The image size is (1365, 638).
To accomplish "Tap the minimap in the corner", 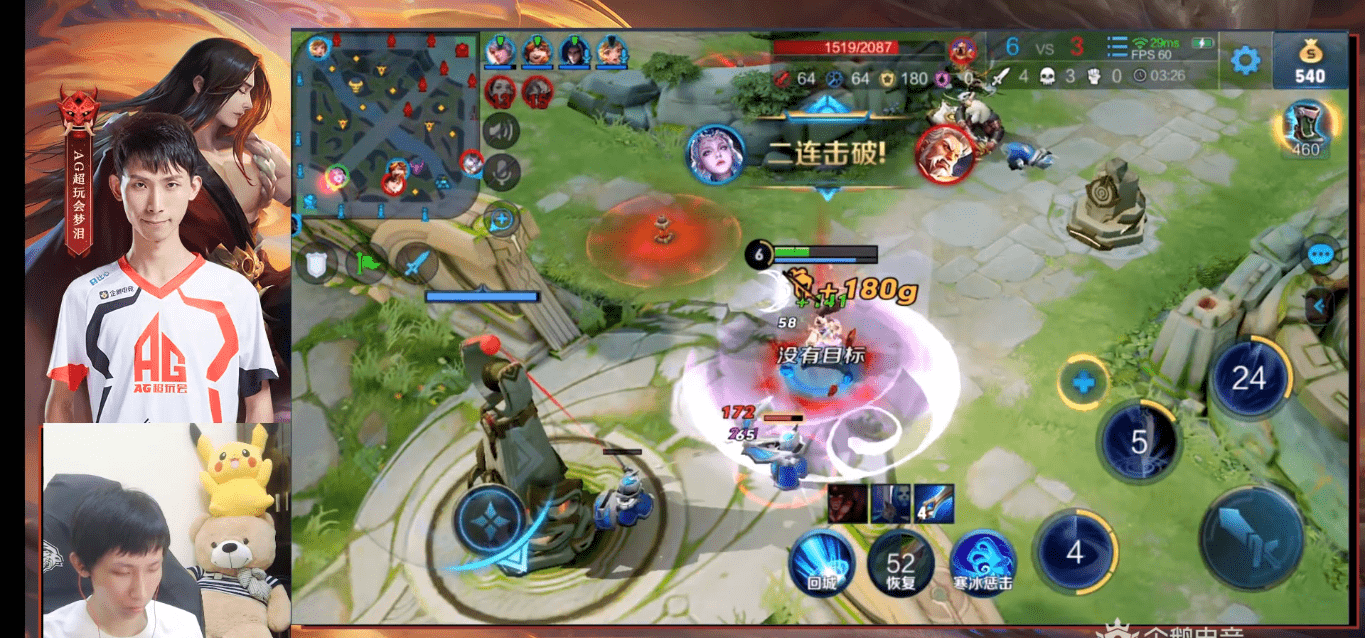I will [391, 124].
